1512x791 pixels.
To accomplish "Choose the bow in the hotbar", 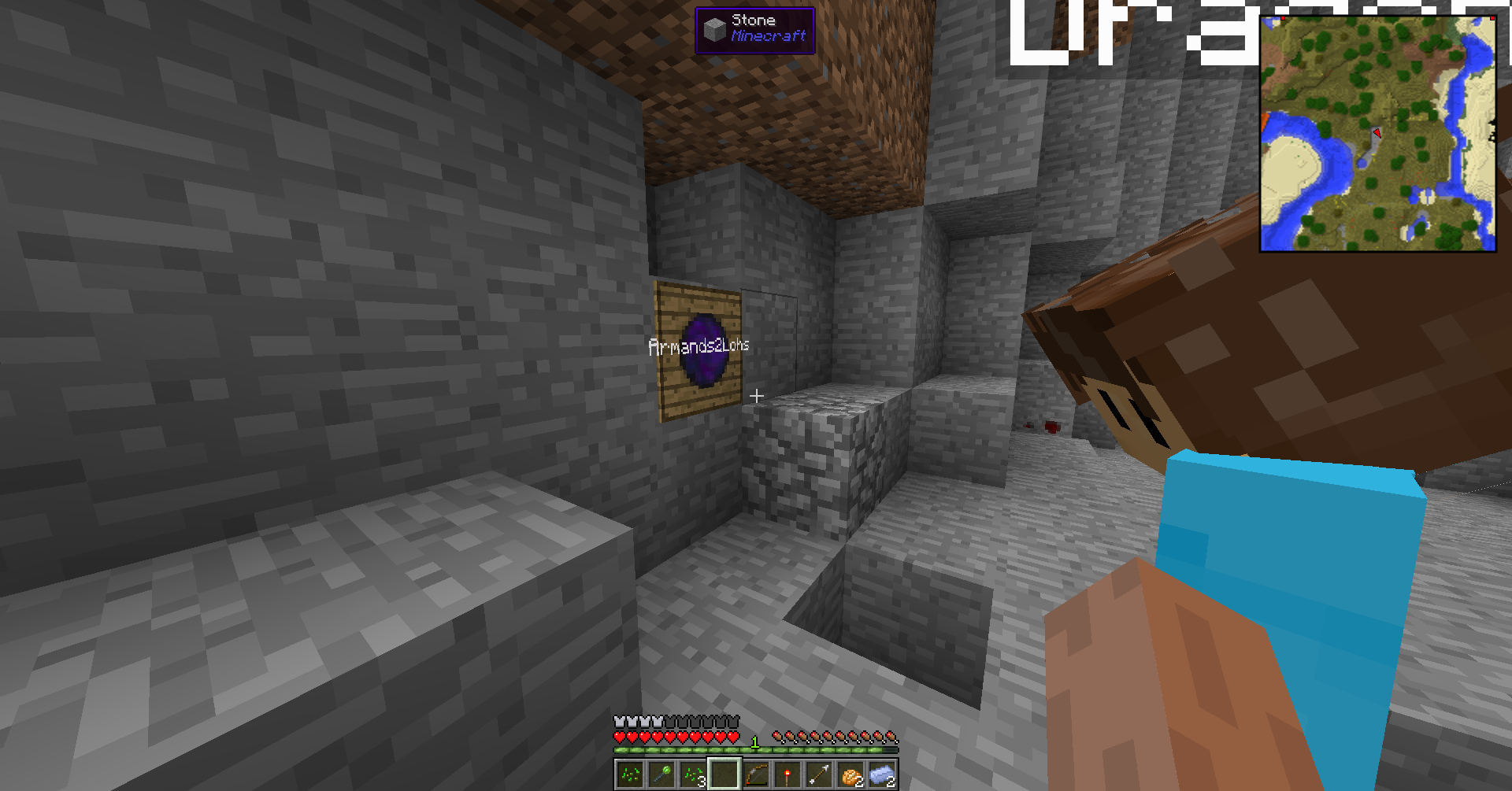I will (756, 774).
